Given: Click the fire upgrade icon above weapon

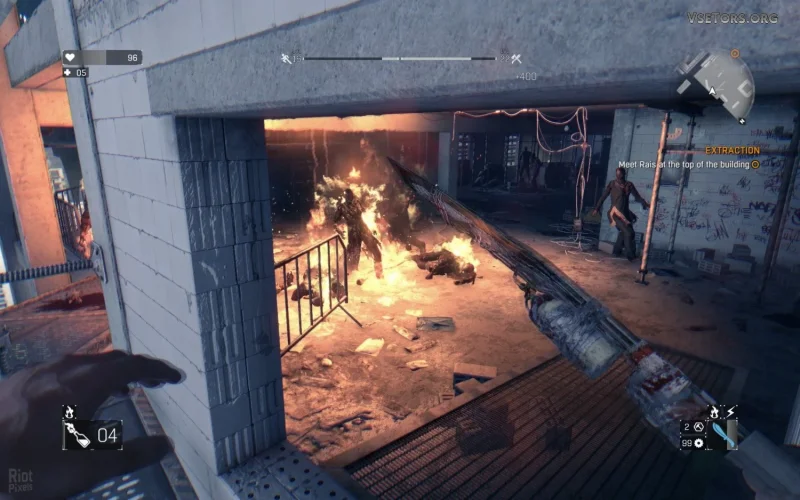Looking at the screenshot, I should [715, 411].
